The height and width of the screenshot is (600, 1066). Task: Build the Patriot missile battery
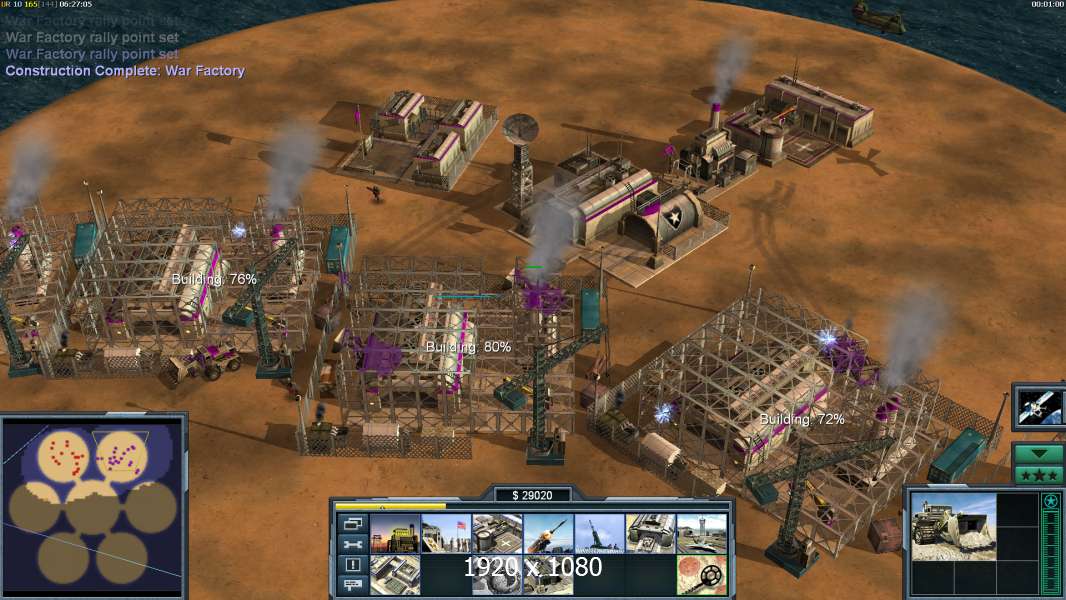coord(548,533)
